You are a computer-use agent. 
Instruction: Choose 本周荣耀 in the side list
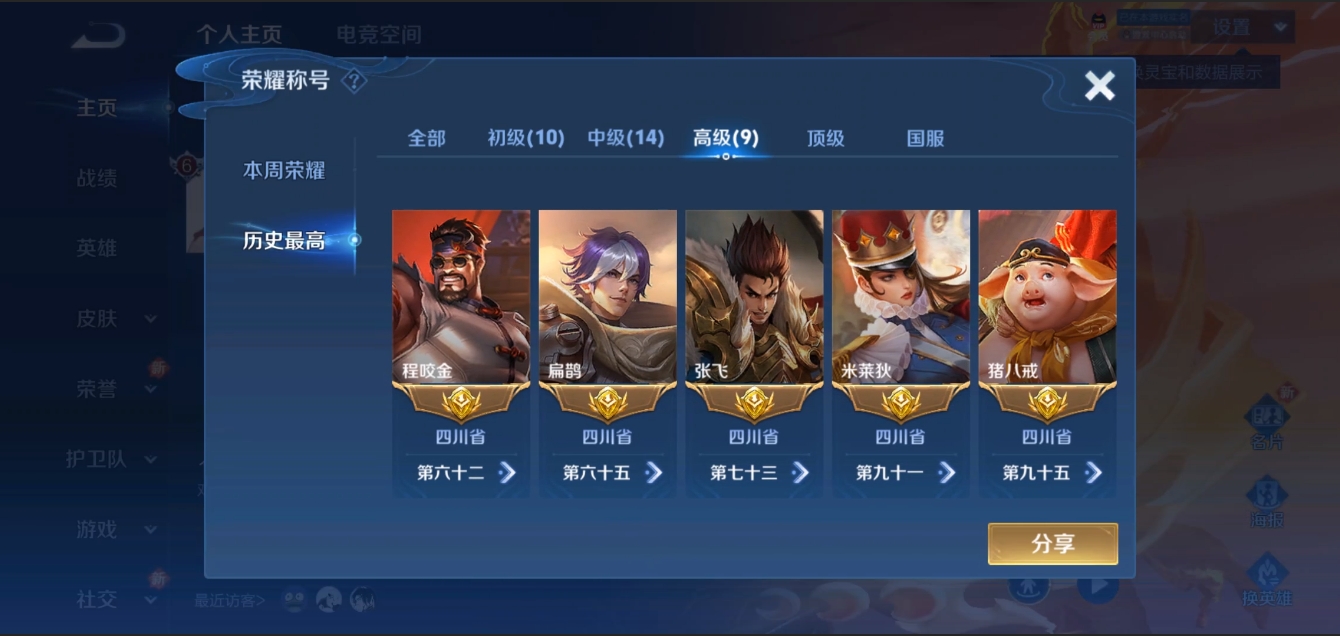coord(284,170)
